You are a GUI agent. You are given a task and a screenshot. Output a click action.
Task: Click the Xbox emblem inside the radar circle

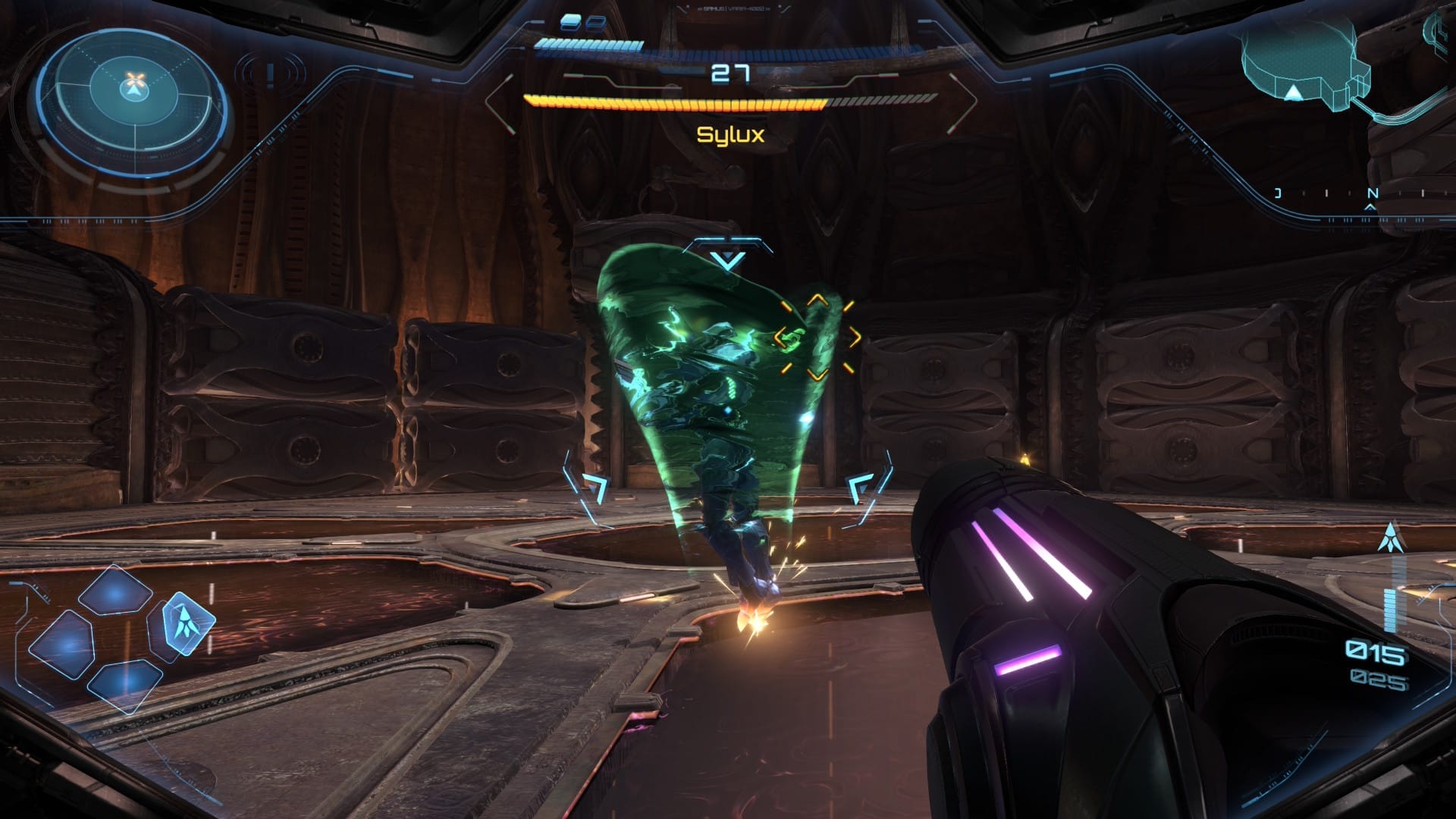(135, 76)
